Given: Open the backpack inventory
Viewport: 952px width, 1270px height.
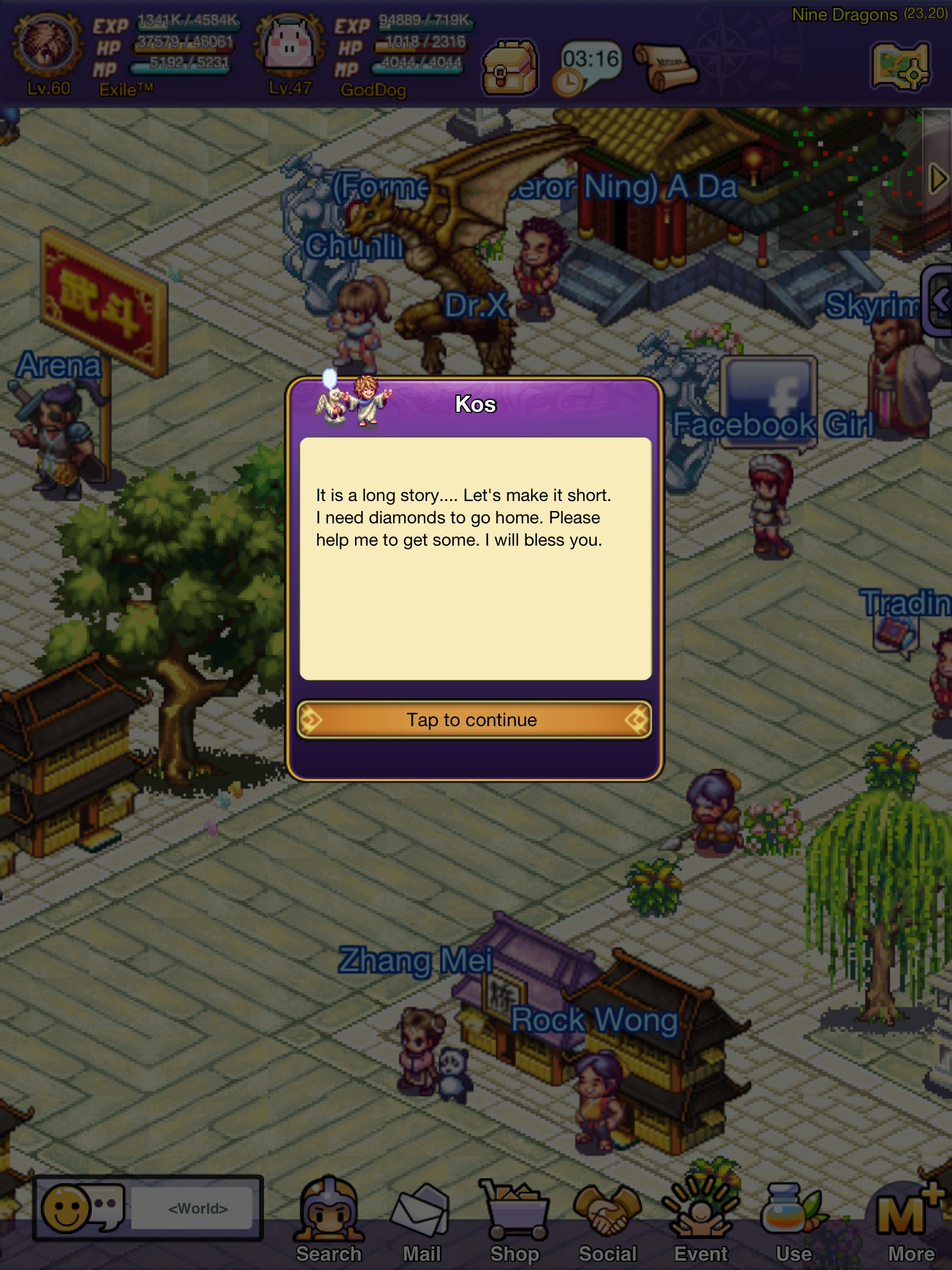Looking at the screenshot, I should pyautogui.click(x=509, y=68).
